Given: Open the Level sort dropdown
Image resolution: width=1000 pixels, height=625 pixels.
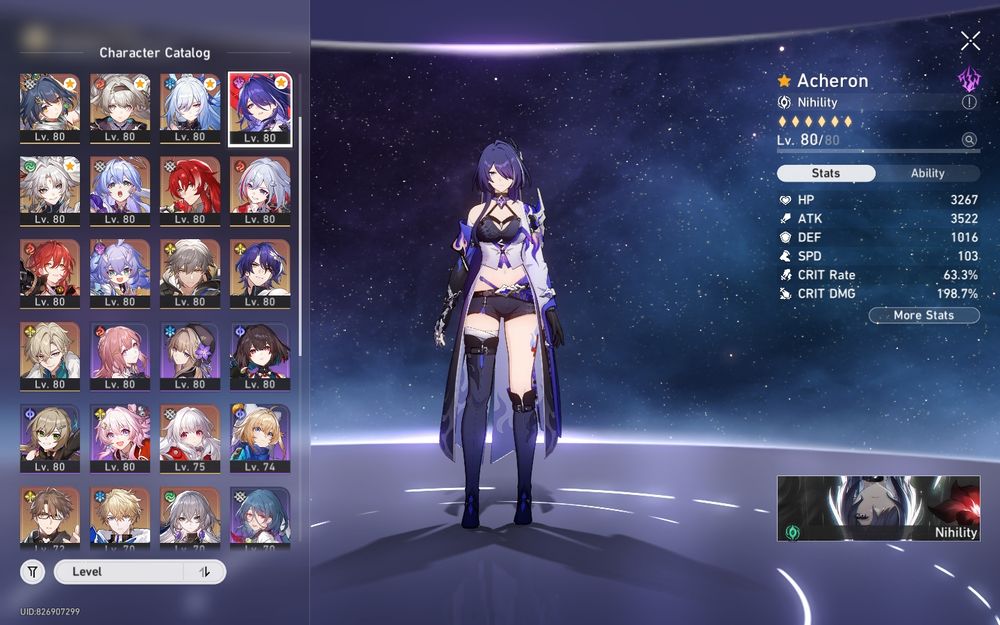Looking at the screenshot, I should coord(120,572).
